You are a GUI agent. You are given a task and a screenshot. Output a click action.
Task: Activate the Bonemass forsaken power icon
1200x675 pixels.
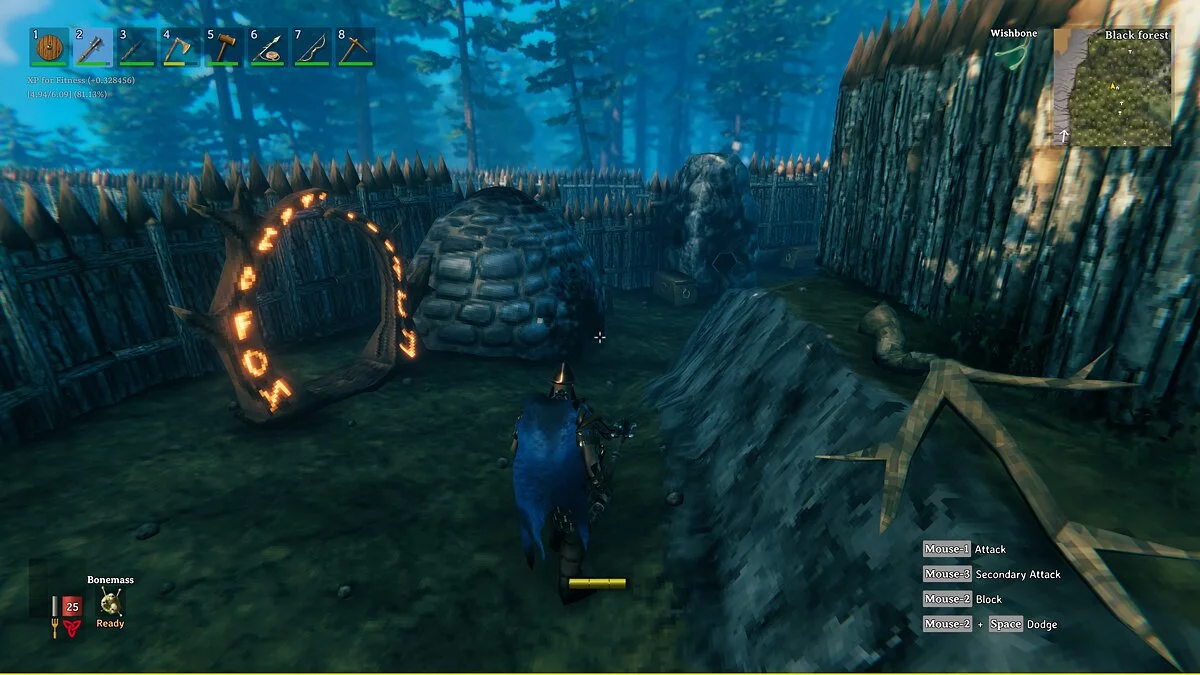click(110, 602)
